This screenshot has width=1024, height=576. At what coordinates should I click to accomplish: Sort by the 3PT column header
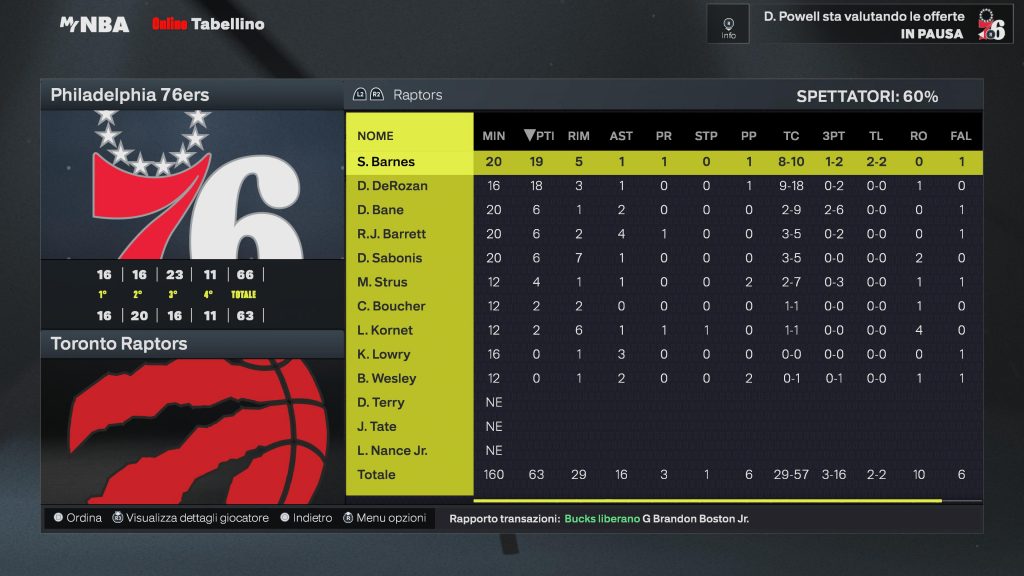point(833,136)
